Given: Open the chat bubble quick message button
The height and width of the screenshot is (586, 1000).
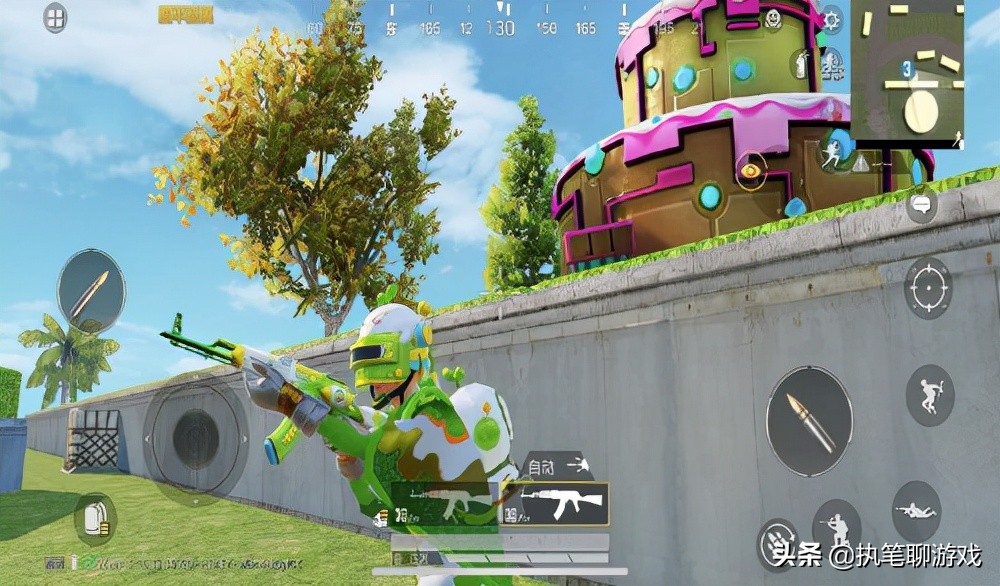Looking at the screenshot, I should 921,207.
